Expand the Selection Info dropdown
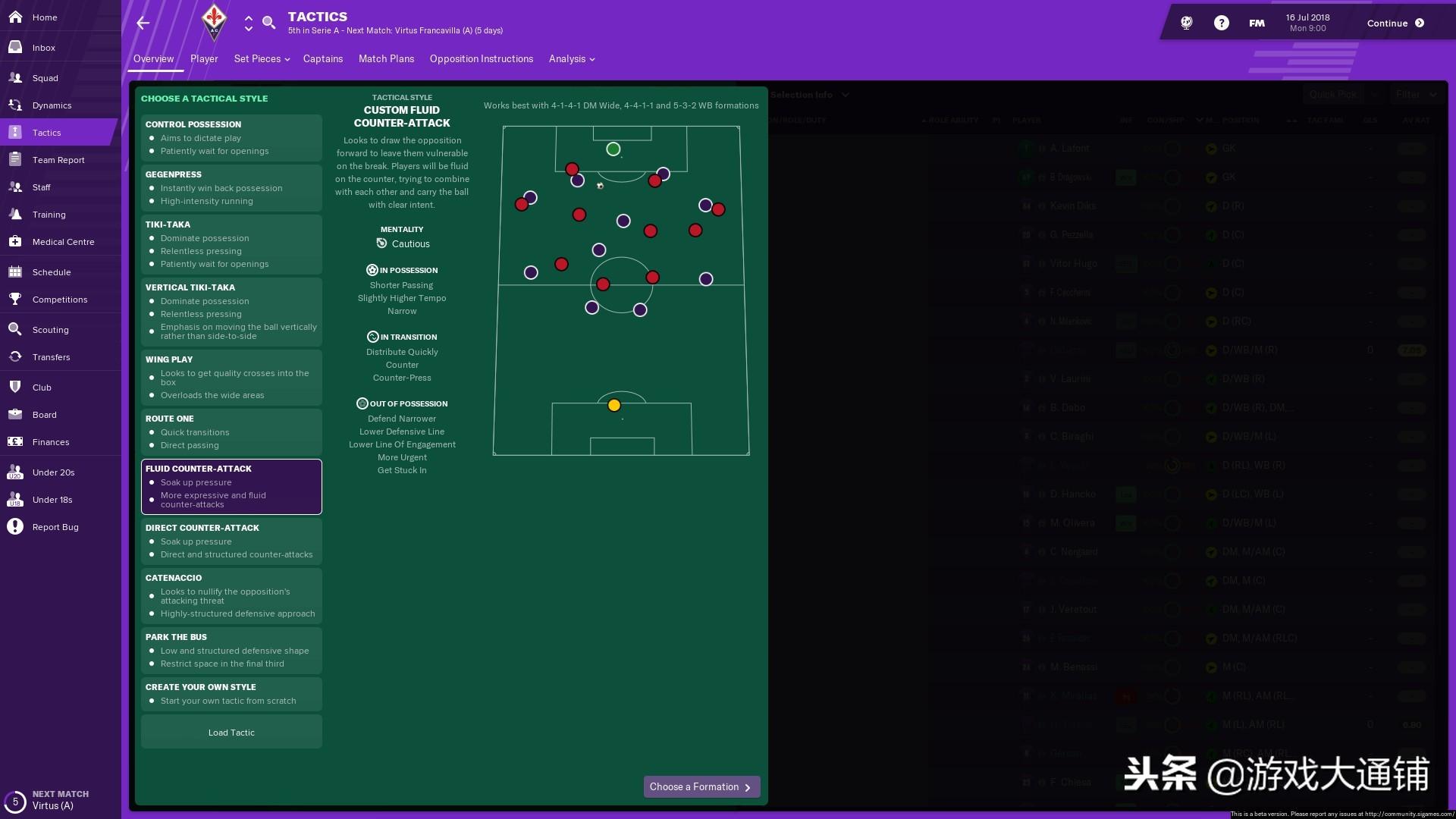1456x819 pixels. [x=806, y=94]
